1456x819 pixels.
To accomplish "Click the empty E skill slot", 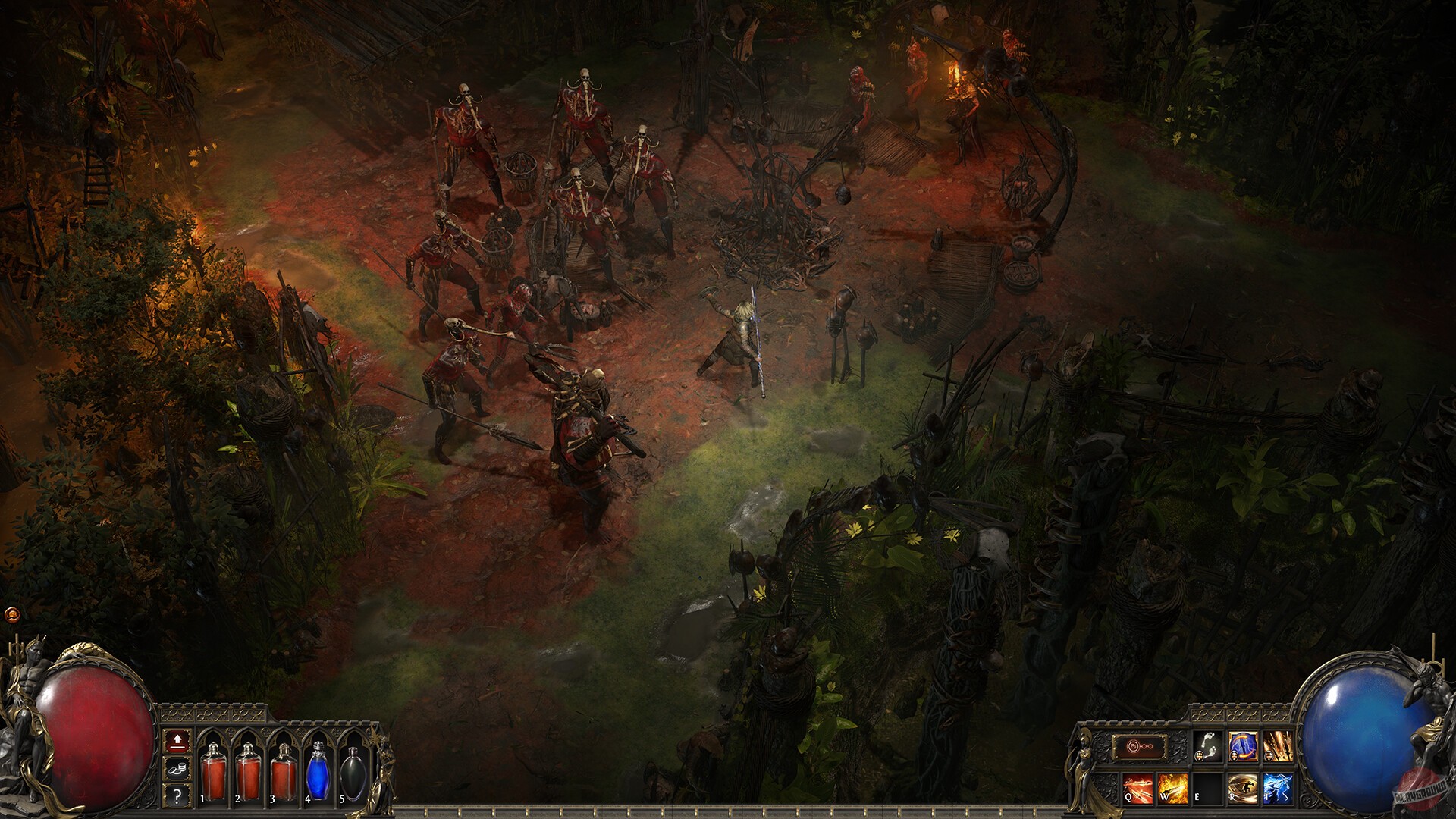I will (x=1209, y=789).
